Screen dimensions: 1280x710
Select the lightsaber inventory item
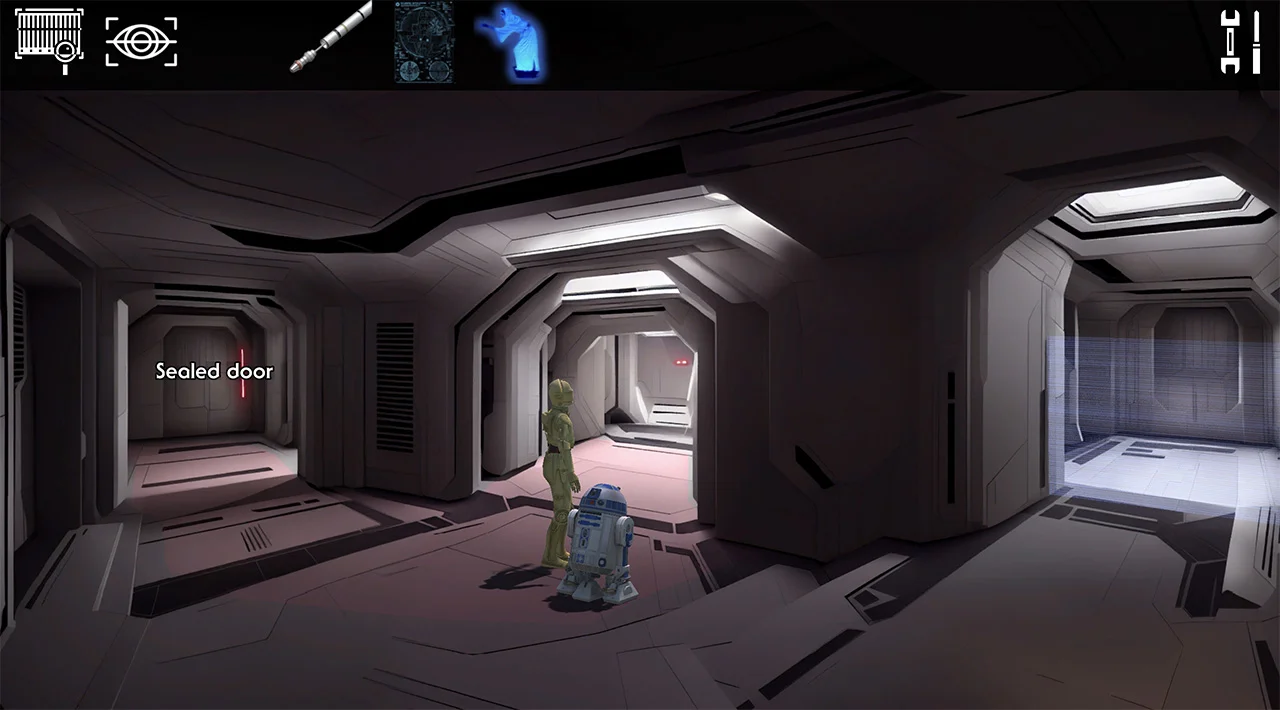click(330, 37)
